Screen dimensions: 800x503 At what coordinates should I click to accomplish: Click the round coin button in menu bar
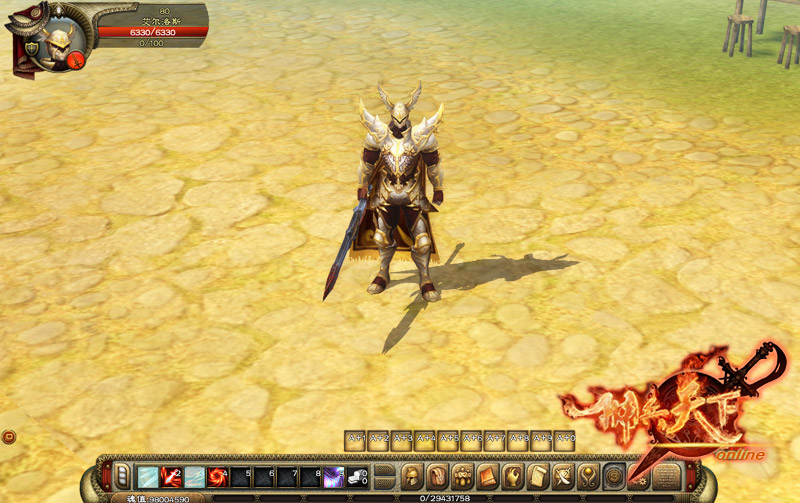click(615, 476)
